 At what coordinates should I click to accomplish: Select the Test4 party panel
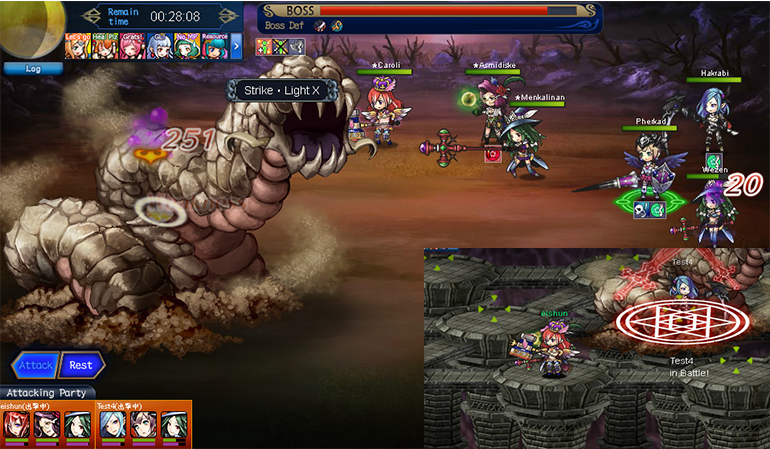(x=142, y=424)
